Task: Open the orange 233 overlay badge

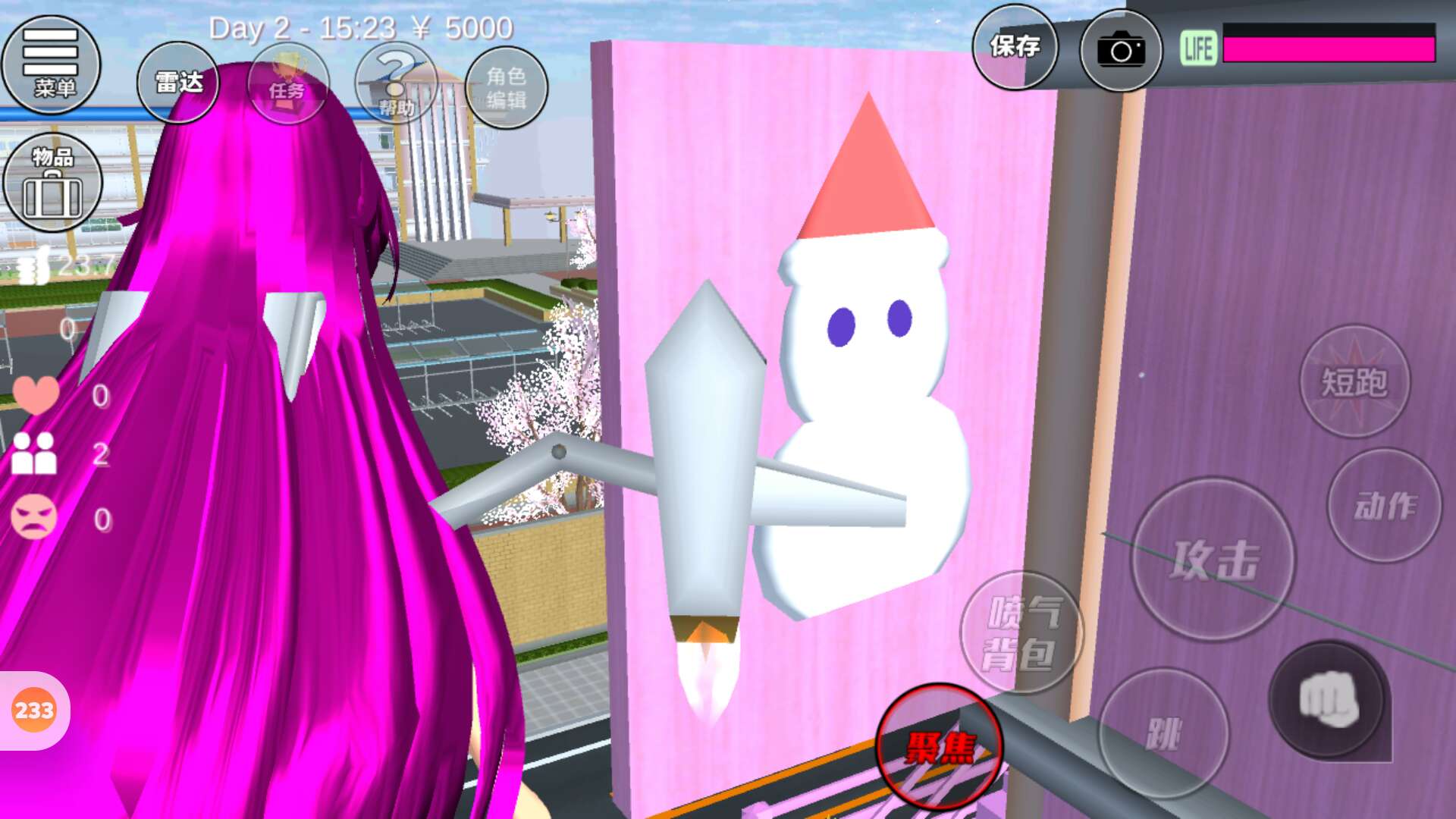Action: [34, 711]
